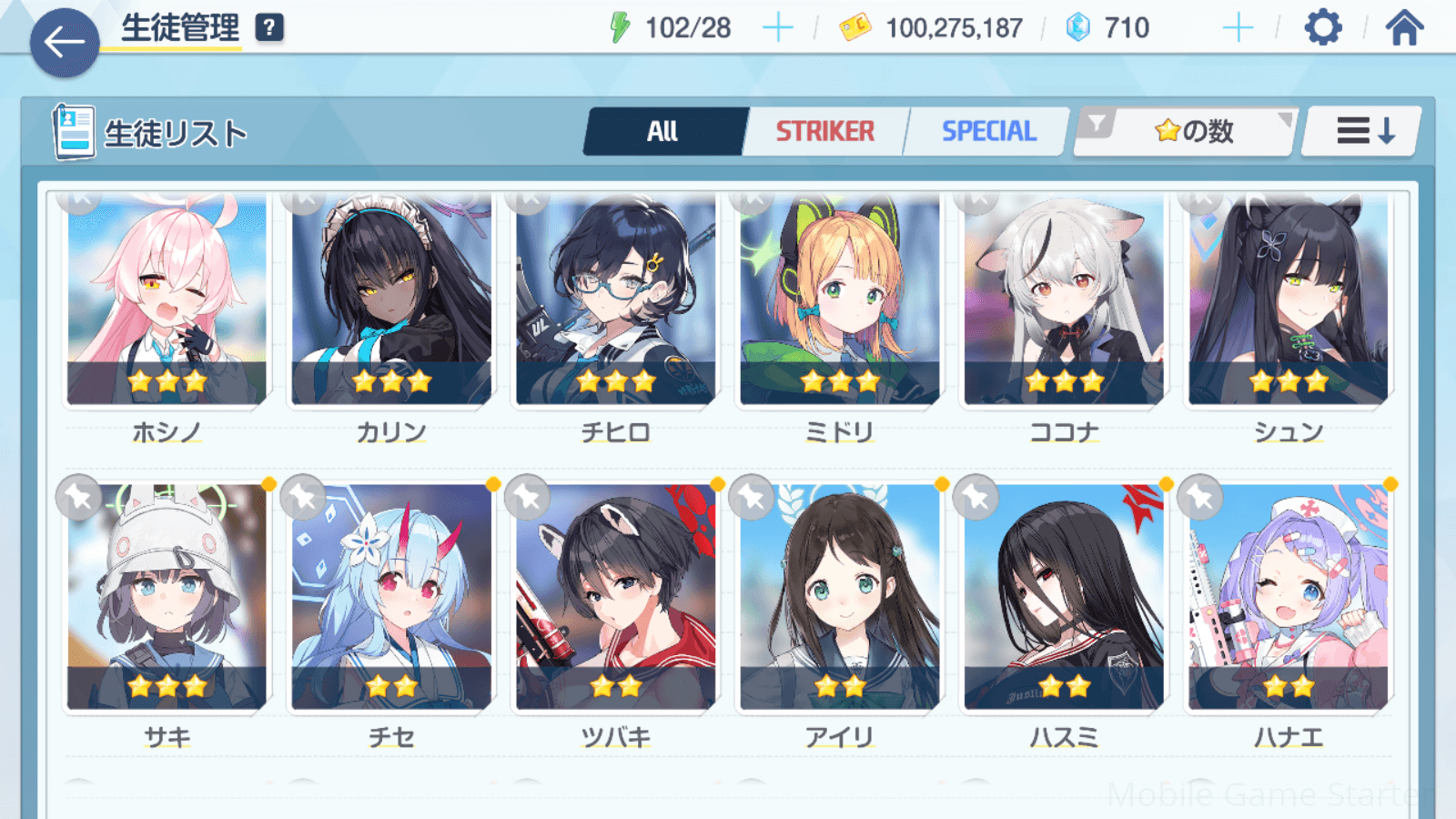Viewport: 1456px width, 819px height.
Task: Go back using the arrow button
Action: (65, 43)
